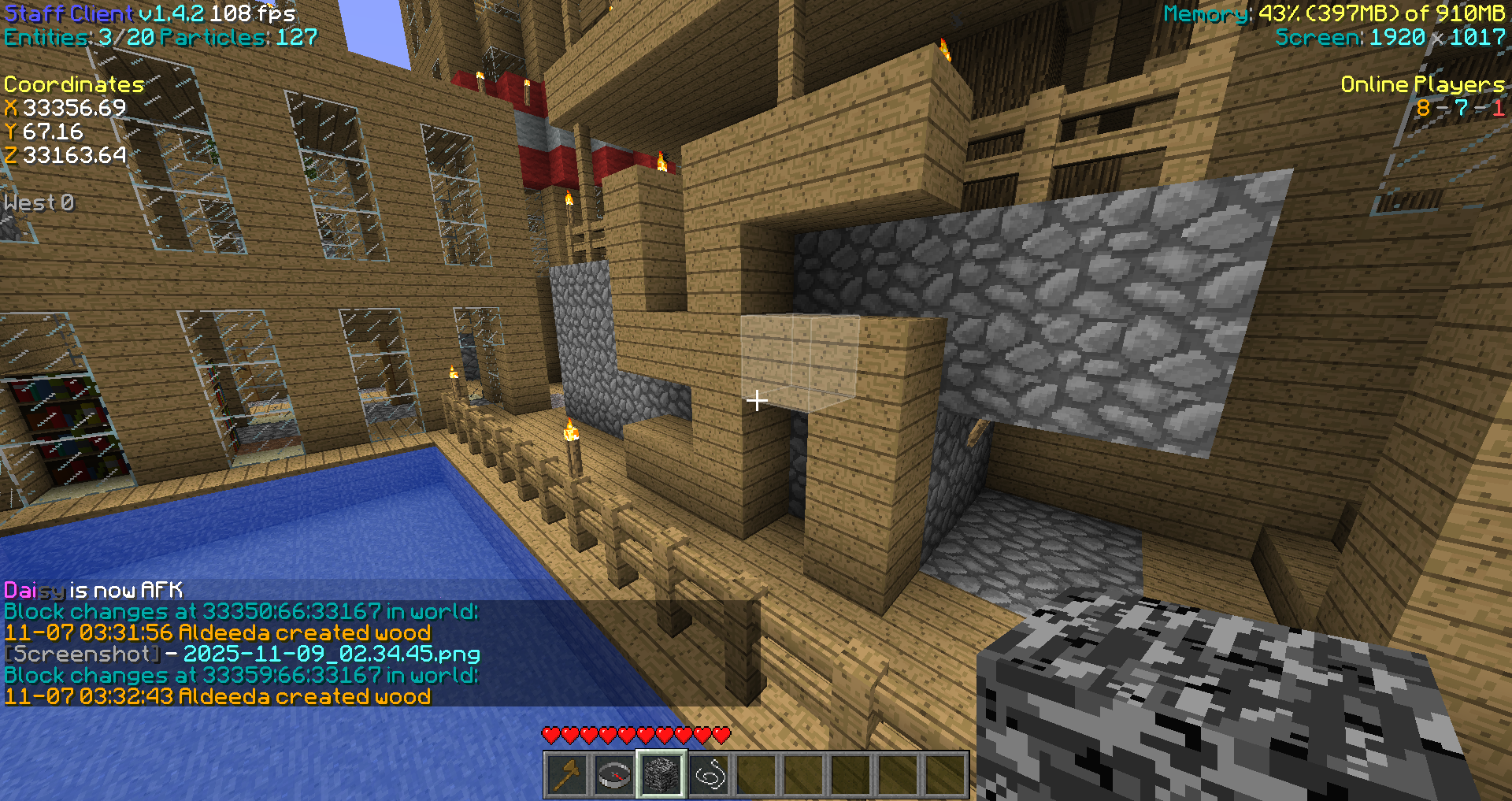
Task: Select the wooden axe hotbar slot
Action: 567,775
